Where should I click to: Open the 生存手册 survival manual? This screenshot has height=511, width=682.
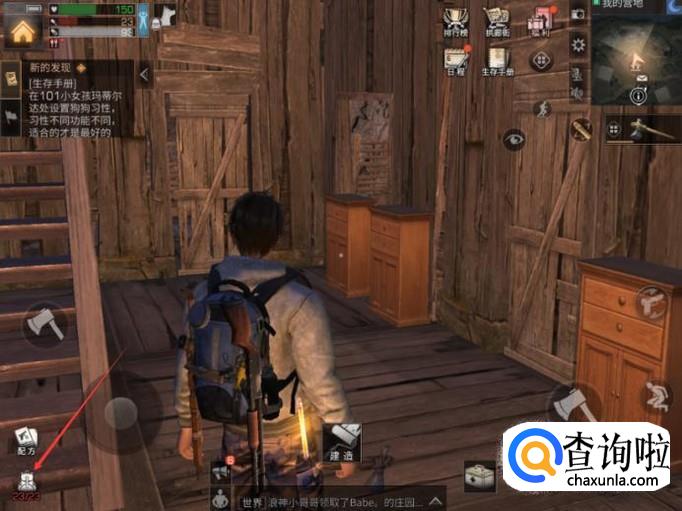[x=496, y=58]
